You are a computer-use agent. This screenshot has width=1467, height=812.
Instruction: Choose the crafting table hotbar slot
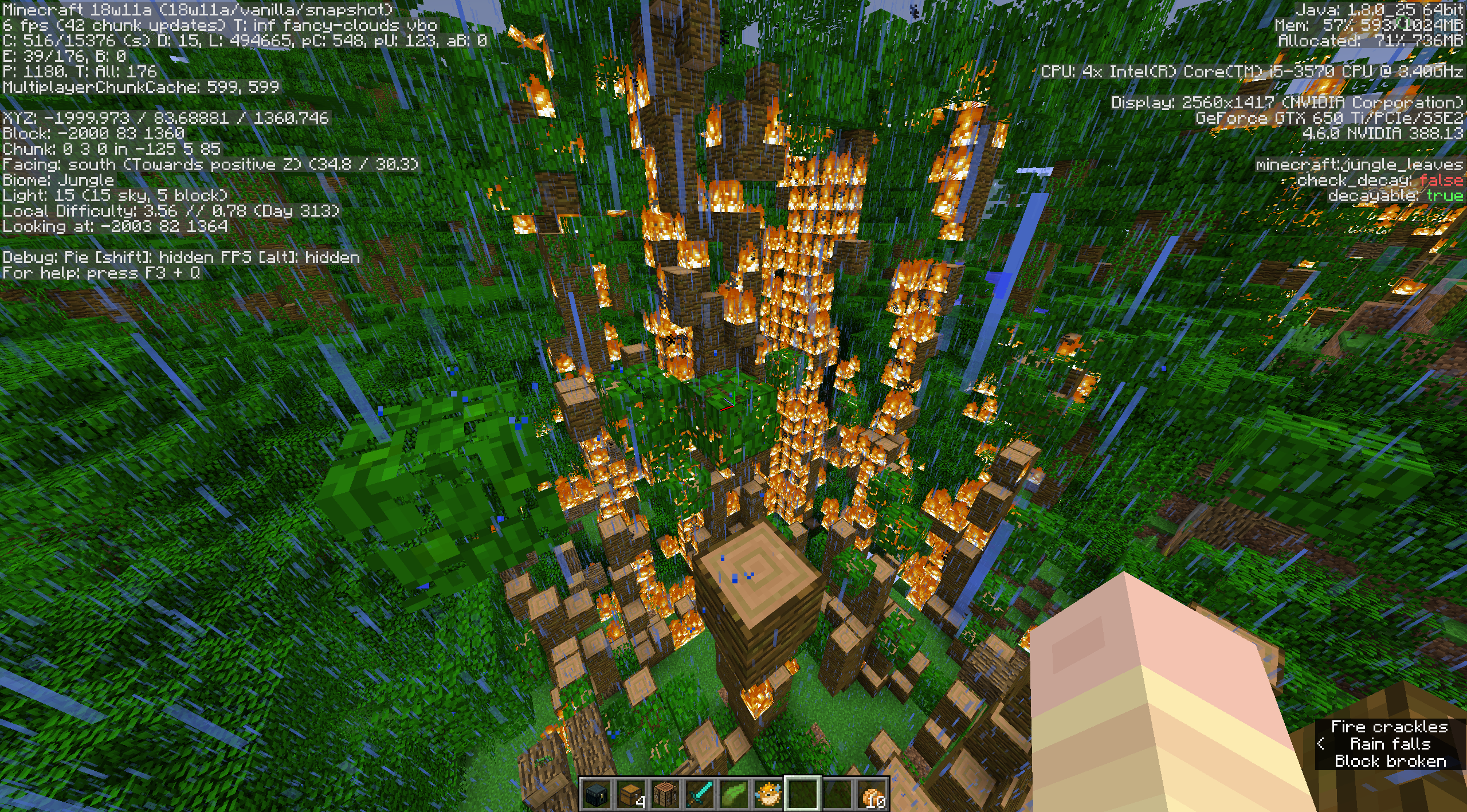666,795
